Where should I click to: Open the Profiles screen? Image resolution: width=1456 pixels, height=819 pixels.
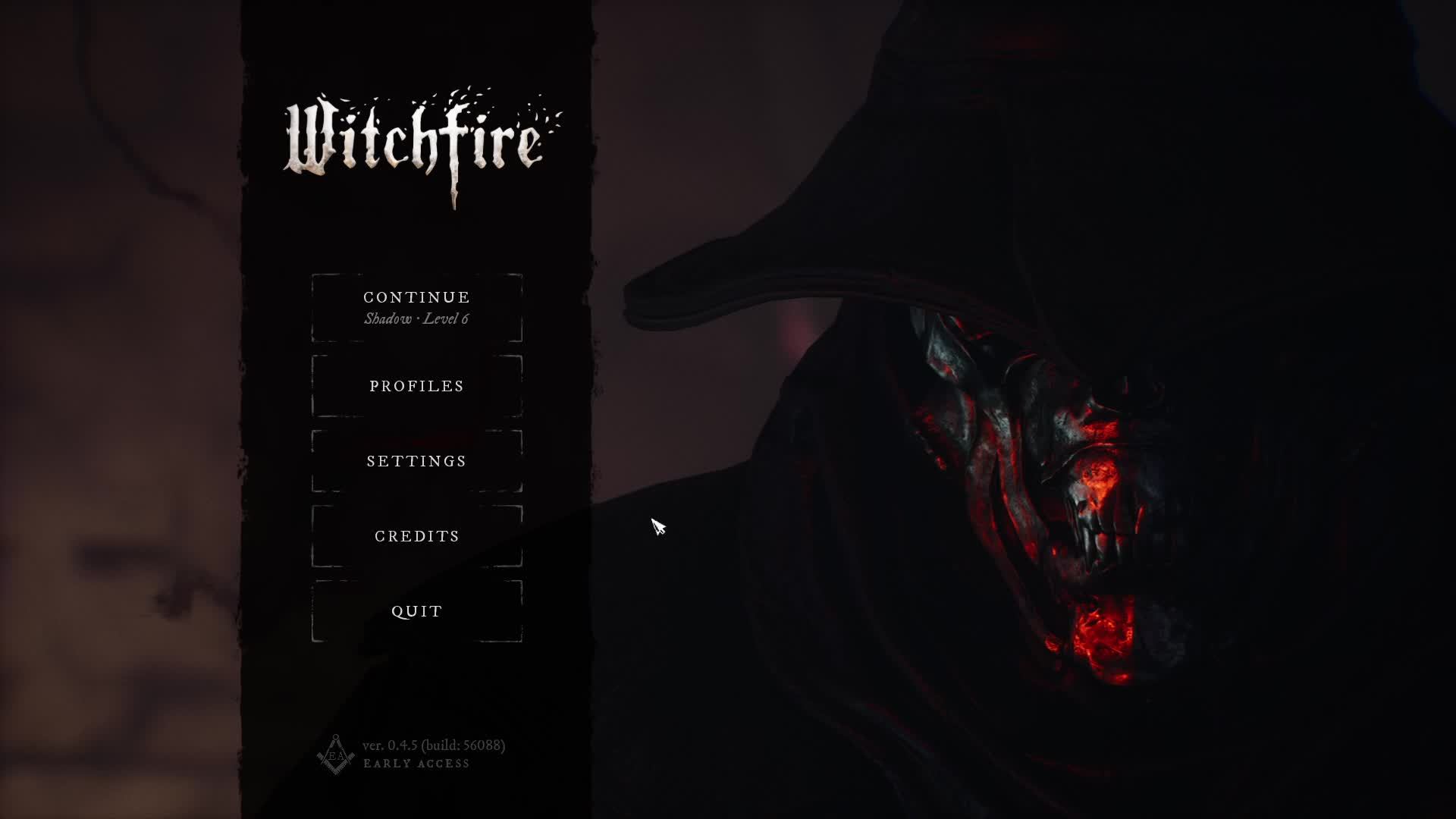coord(416,385)
